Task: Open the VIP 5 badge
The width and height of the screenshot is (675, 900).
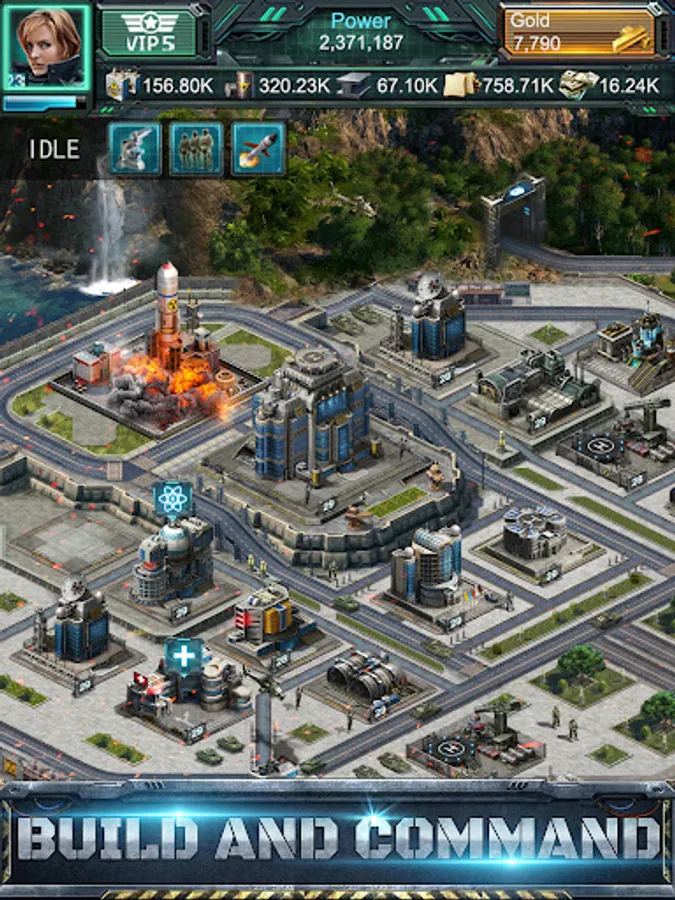Action: [x=149, y=33]
